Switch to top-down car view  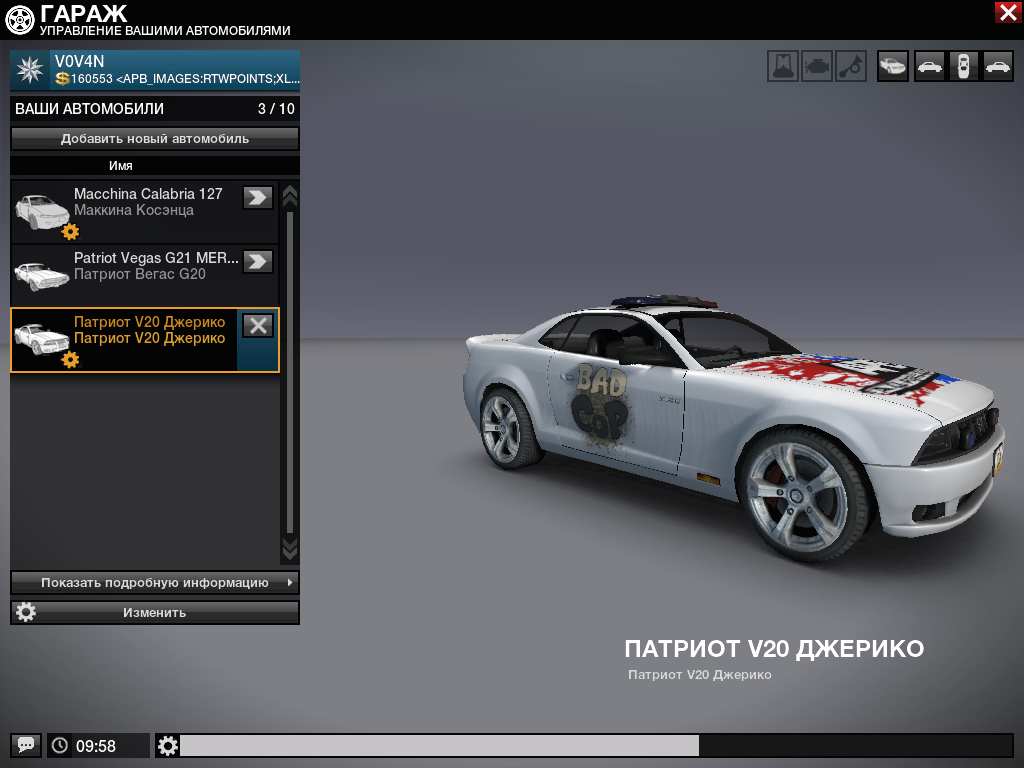click(x=963, y=66)
